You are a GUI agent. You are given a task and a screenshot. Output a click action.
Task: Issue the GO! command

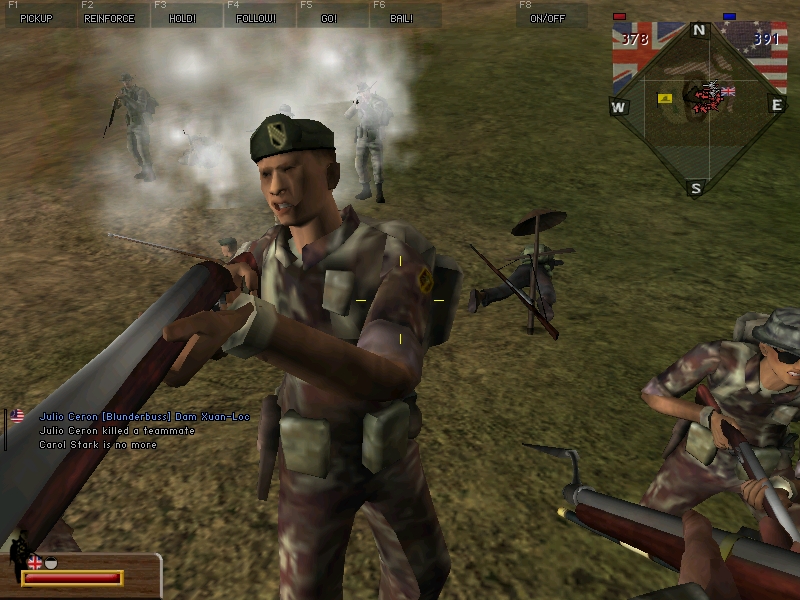tap(329, 18)
